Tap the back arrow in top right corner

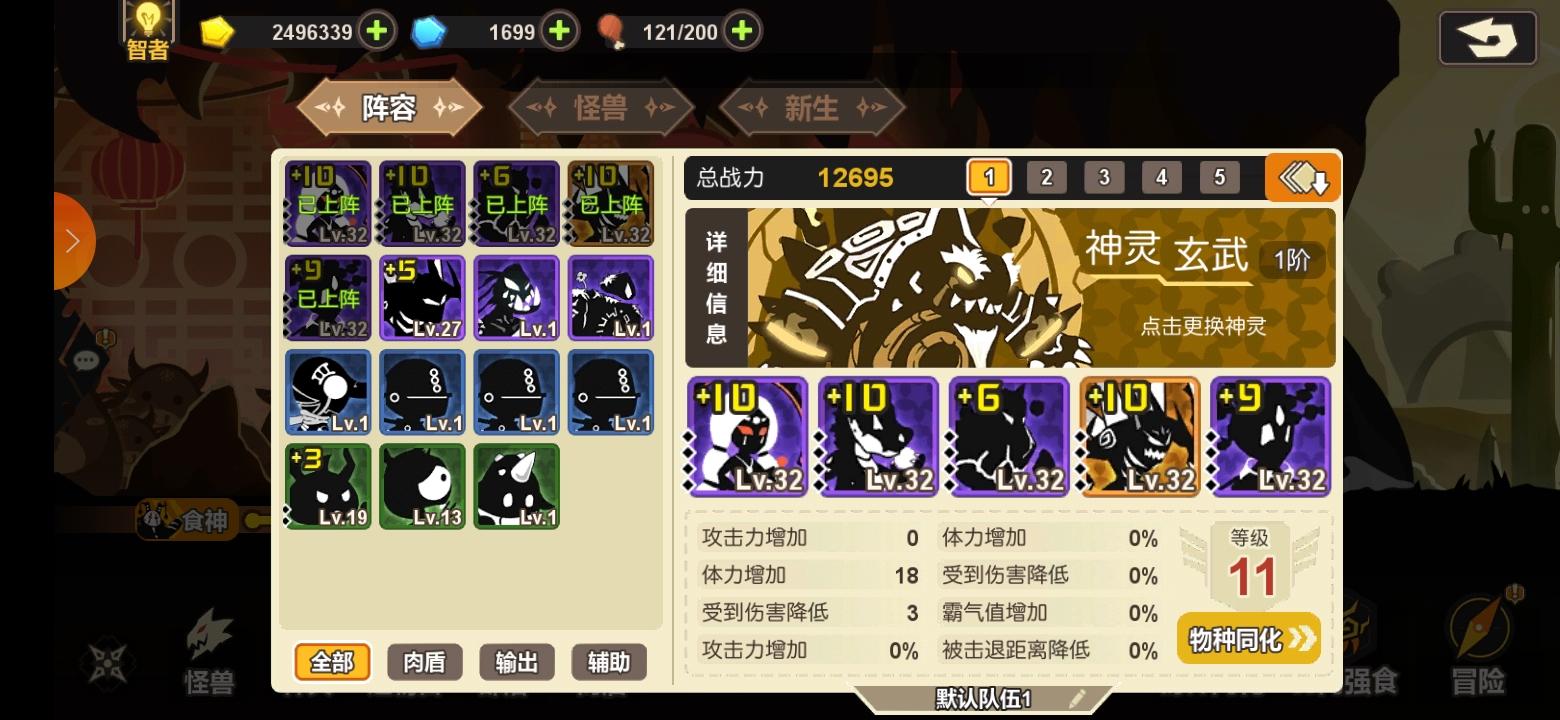pos(1487,38)
